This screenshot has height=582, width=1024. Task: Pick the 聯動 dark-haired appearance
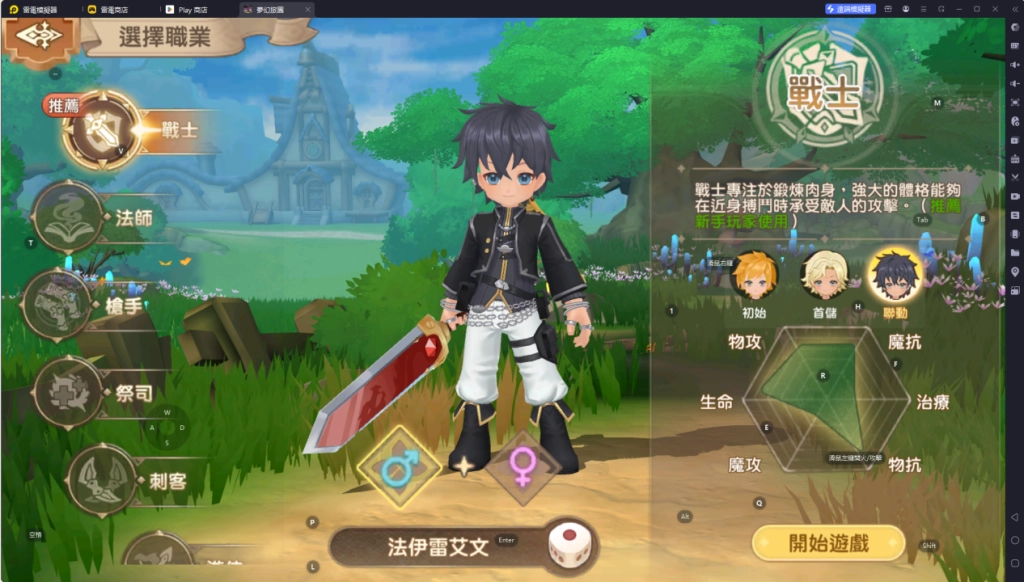click(895, 277)
